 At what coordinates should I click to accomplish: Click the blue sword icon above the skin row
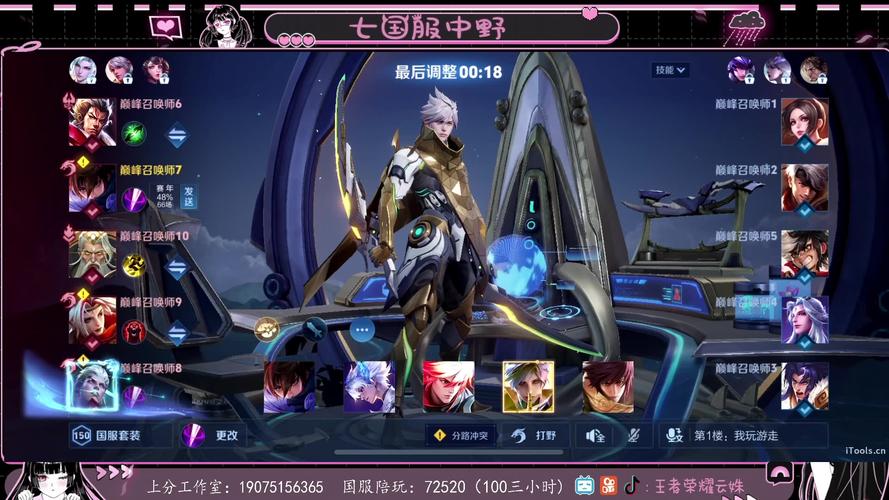tap(315, 328)
